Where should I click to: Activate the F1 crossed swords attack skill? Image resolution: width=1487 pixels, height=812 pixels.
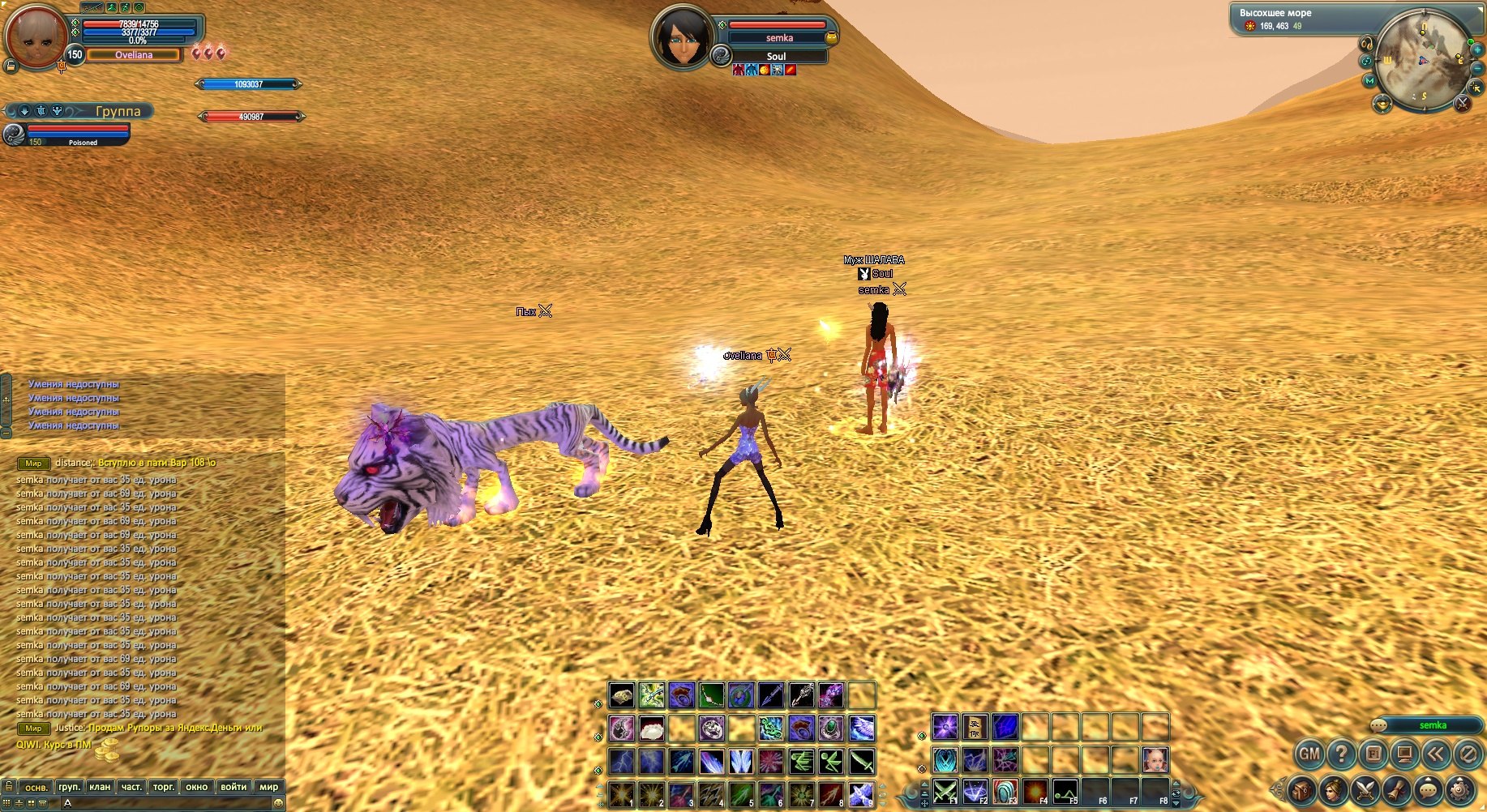(945, 791)
